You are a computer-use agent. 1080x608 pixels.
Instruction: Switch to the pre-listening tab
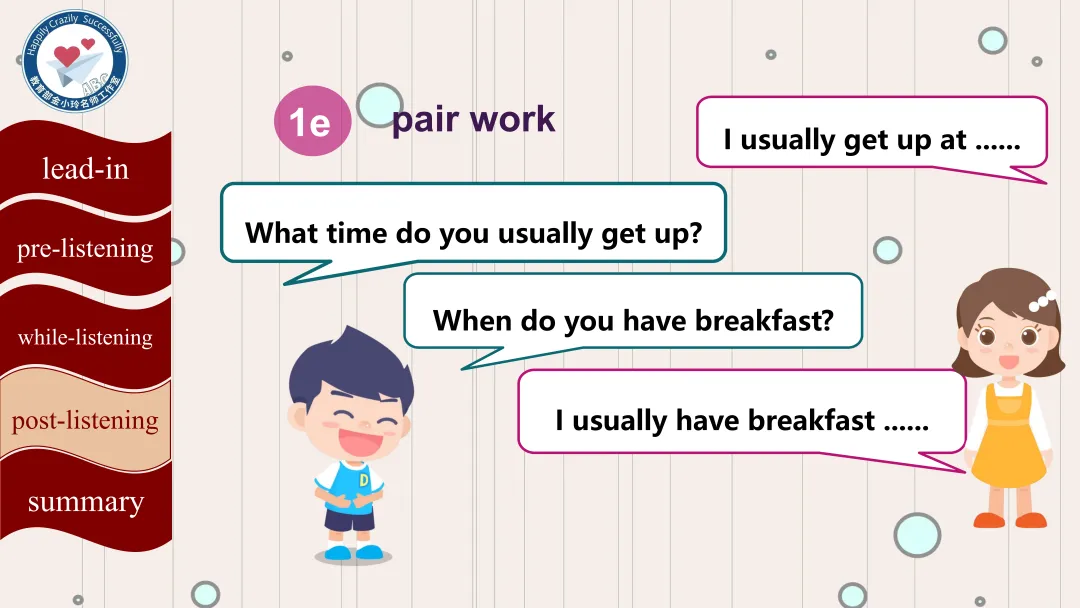click(x=85, y=249)
